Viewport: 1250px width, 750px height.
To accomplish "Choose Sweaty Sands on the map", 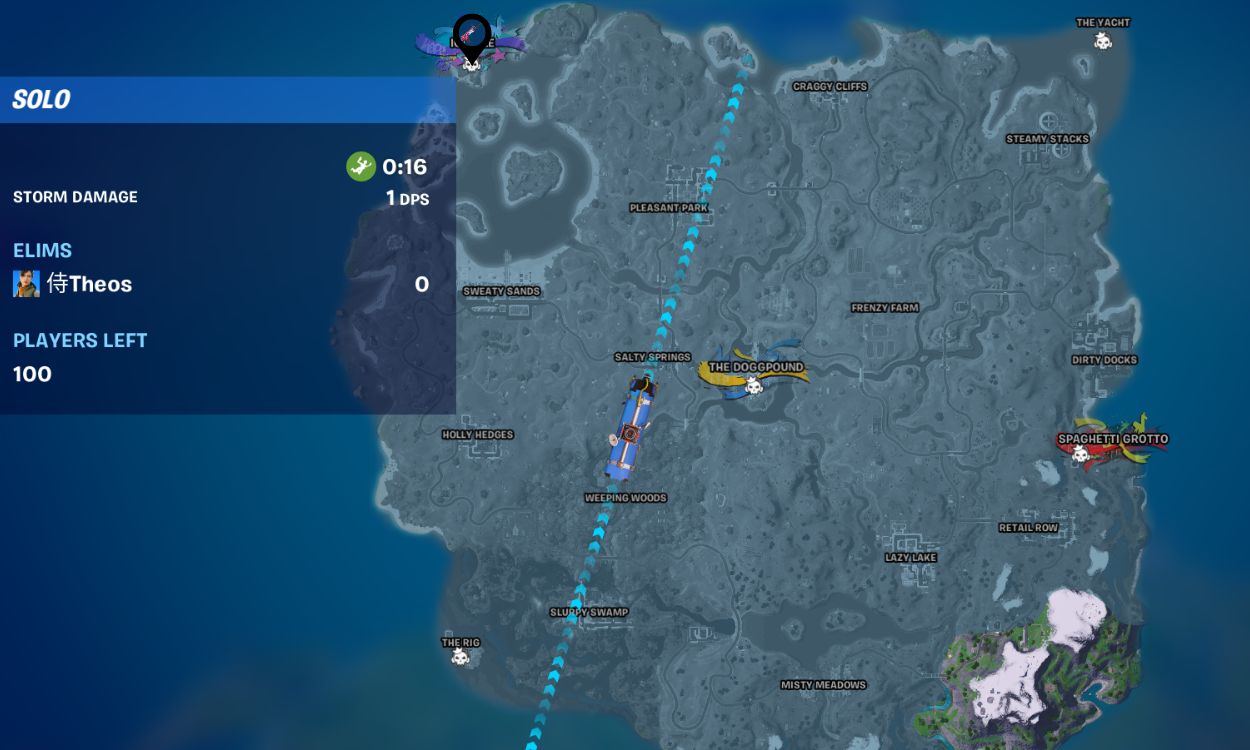I will click(501, 292).
